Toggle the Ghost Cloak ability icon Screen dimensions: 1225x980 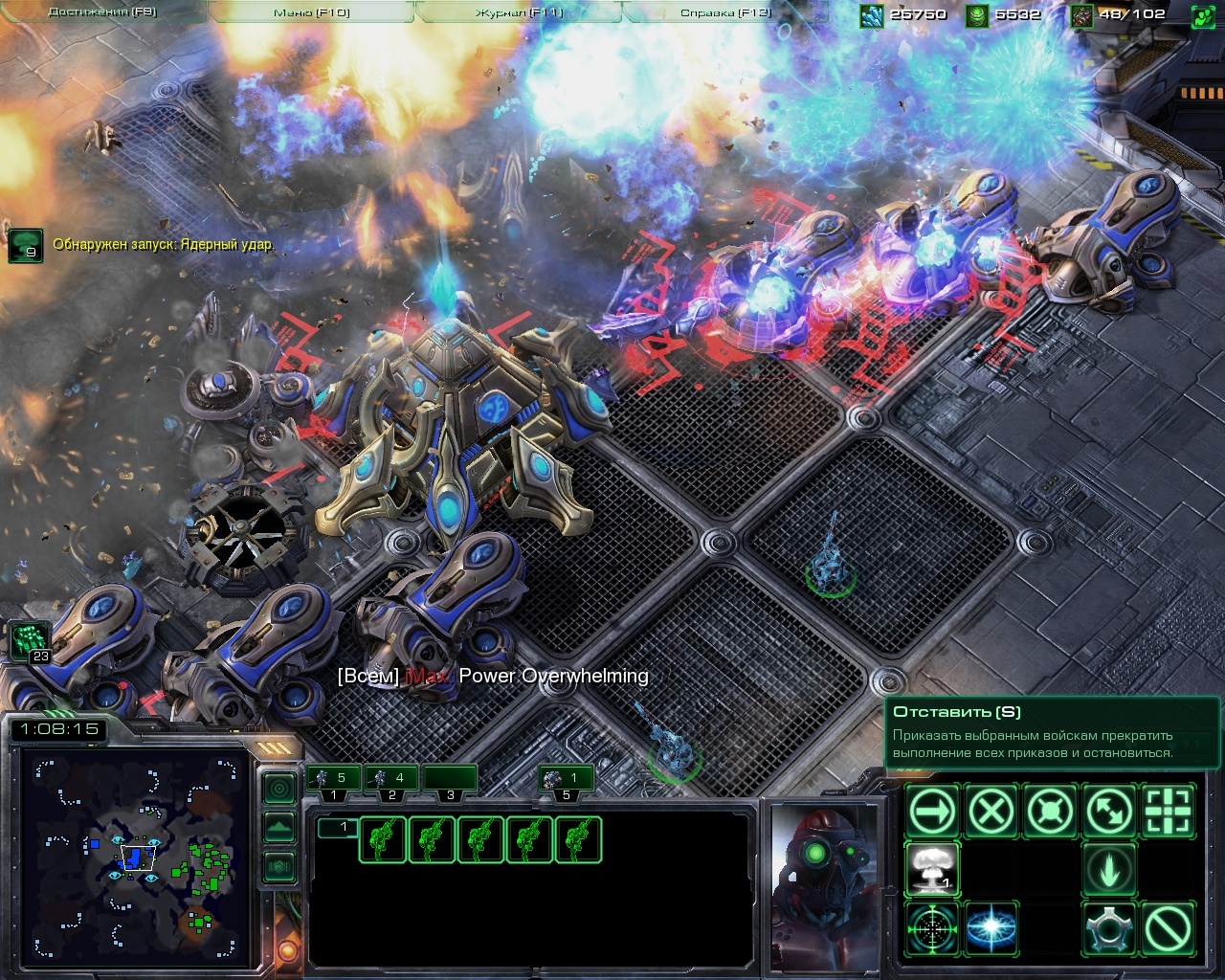(x=1110, y=928)
